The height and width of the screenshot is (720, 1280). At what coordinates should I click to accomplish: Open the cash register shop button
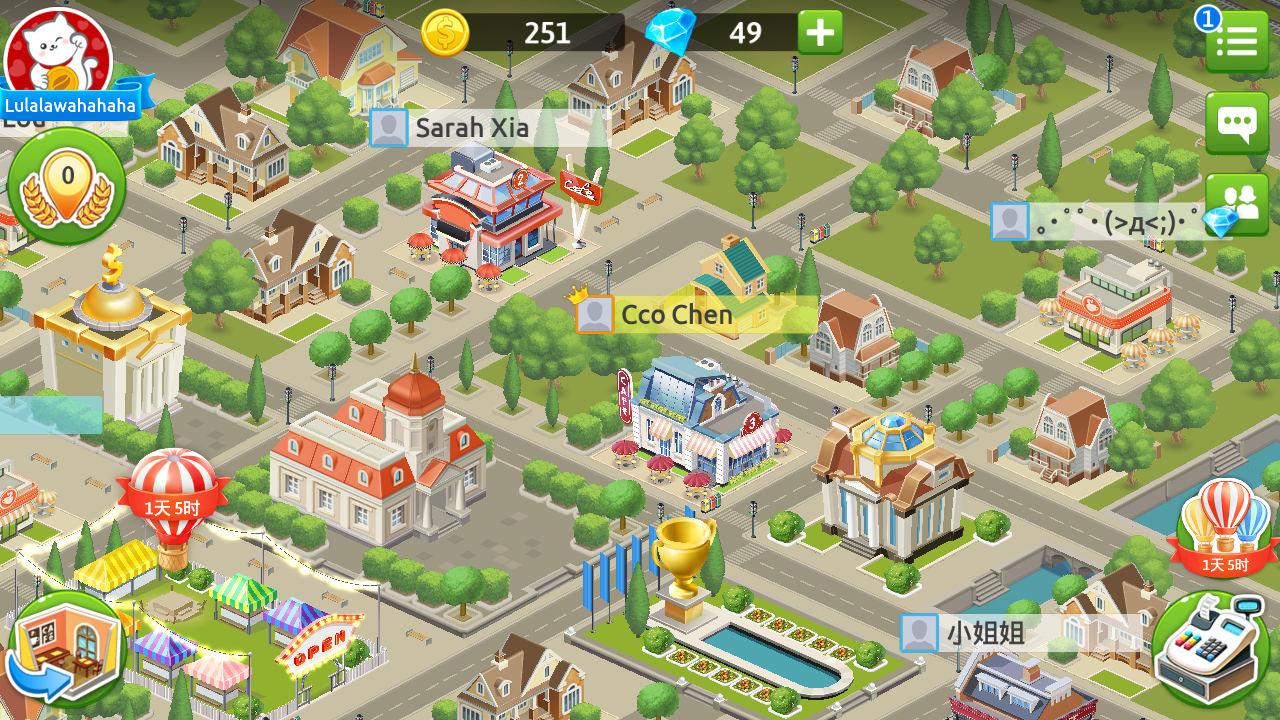coord(1210,648)
